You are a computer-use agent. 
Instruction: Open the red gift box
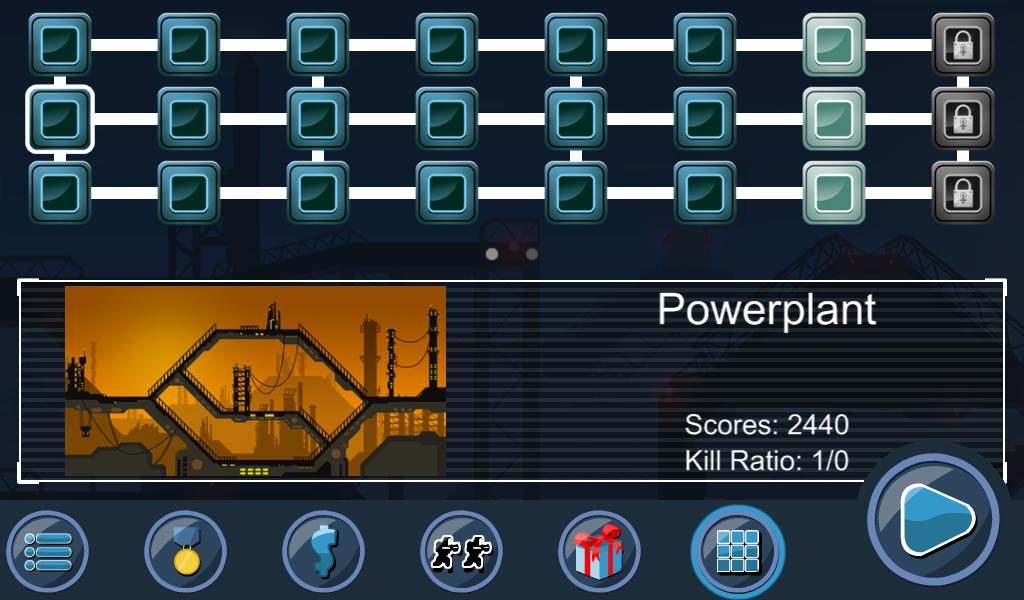pos(599,551)
